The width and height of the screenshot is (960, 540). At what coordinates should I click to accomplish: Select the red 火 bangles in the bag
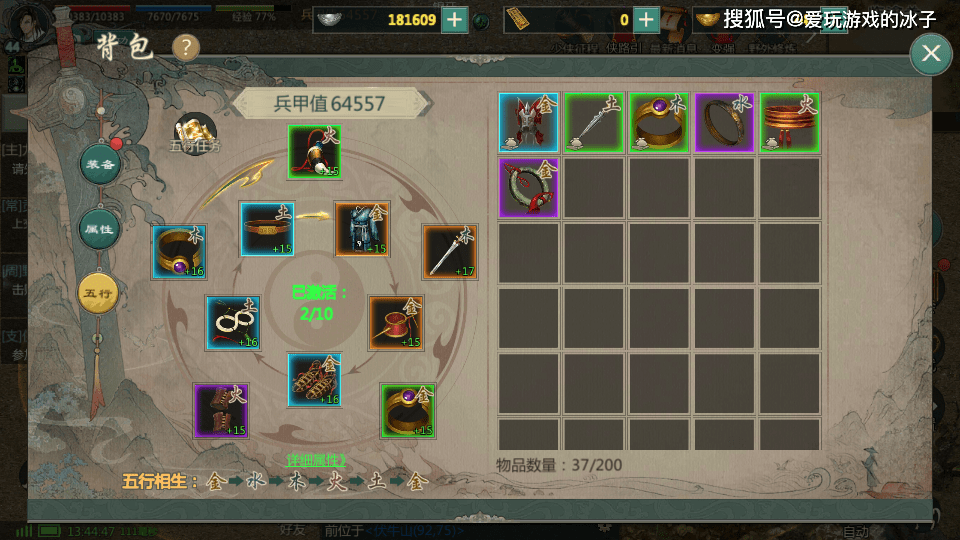789,122
